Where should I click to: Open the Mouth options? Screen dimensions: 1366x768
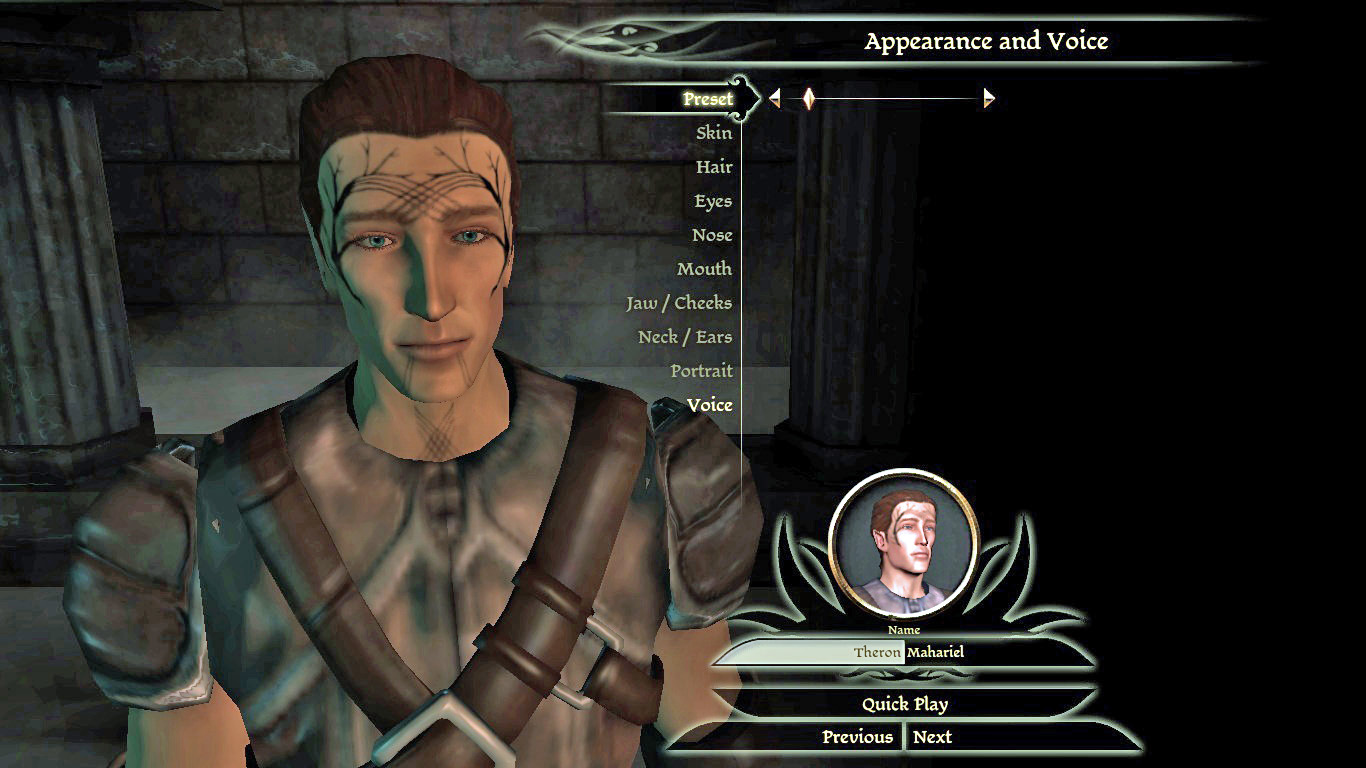pyautogui.click(x=704, y=269)
